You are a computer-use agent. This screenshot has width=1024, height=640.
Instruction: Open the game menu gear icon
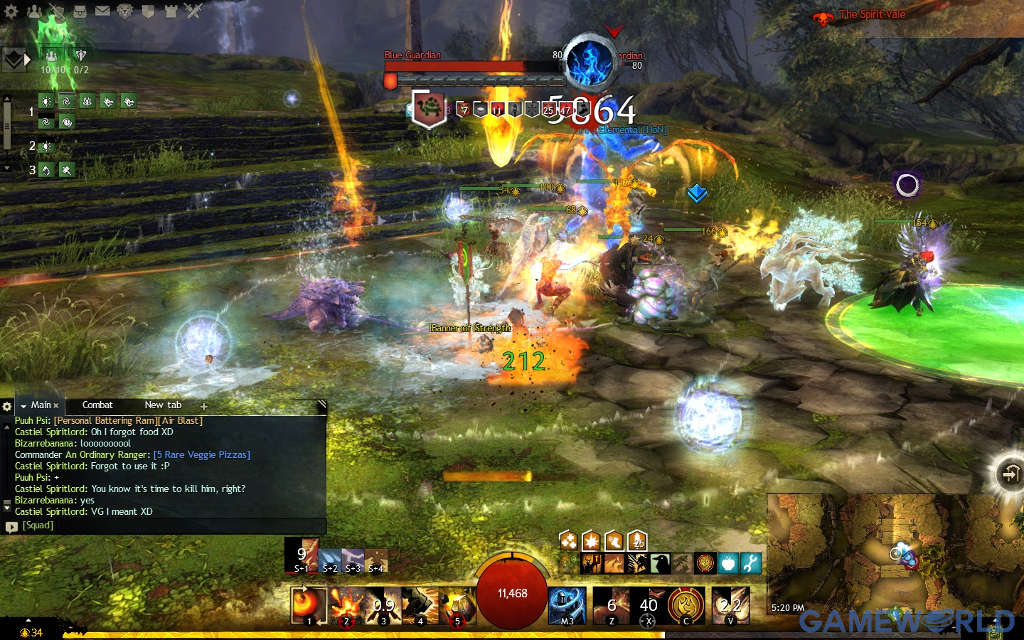tap(12, 12)
